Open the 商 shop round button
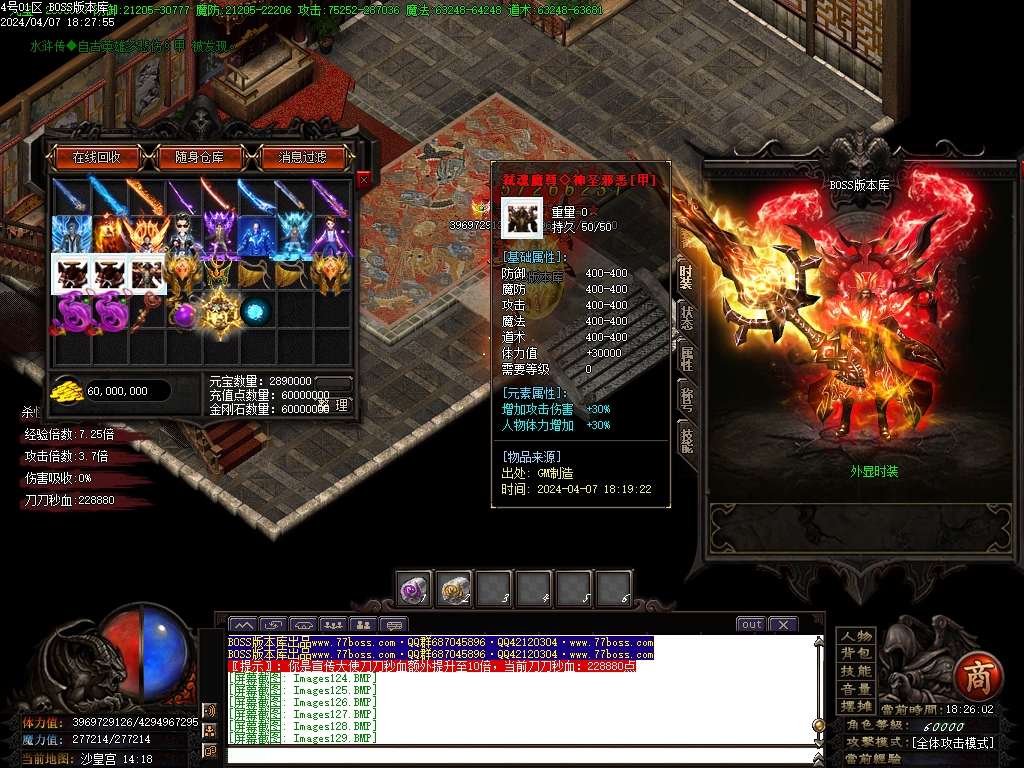1024x768 pixels. [x=975, y=677]
